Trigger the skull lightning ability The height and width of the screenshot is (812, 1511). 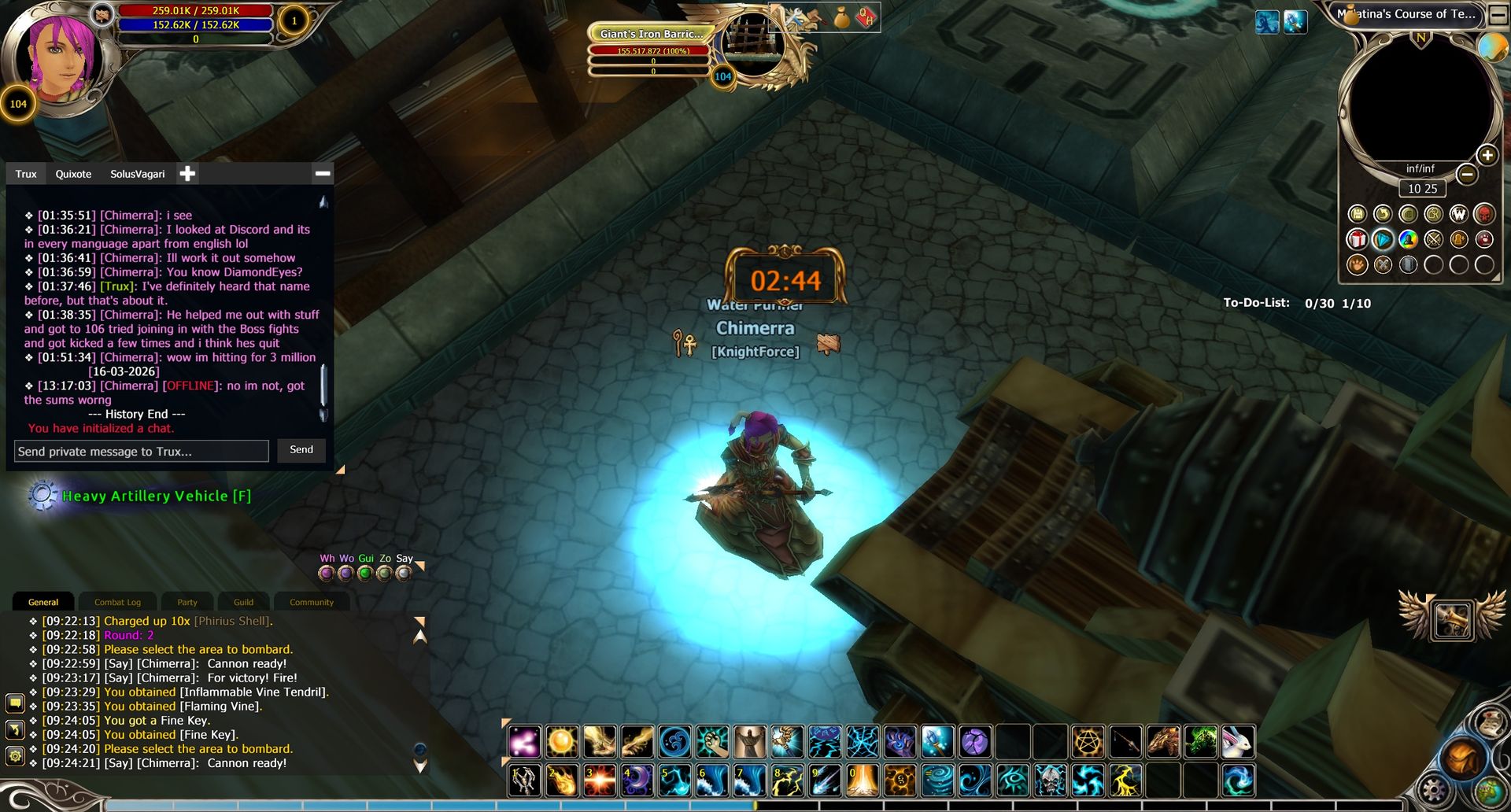point(1050,781)
